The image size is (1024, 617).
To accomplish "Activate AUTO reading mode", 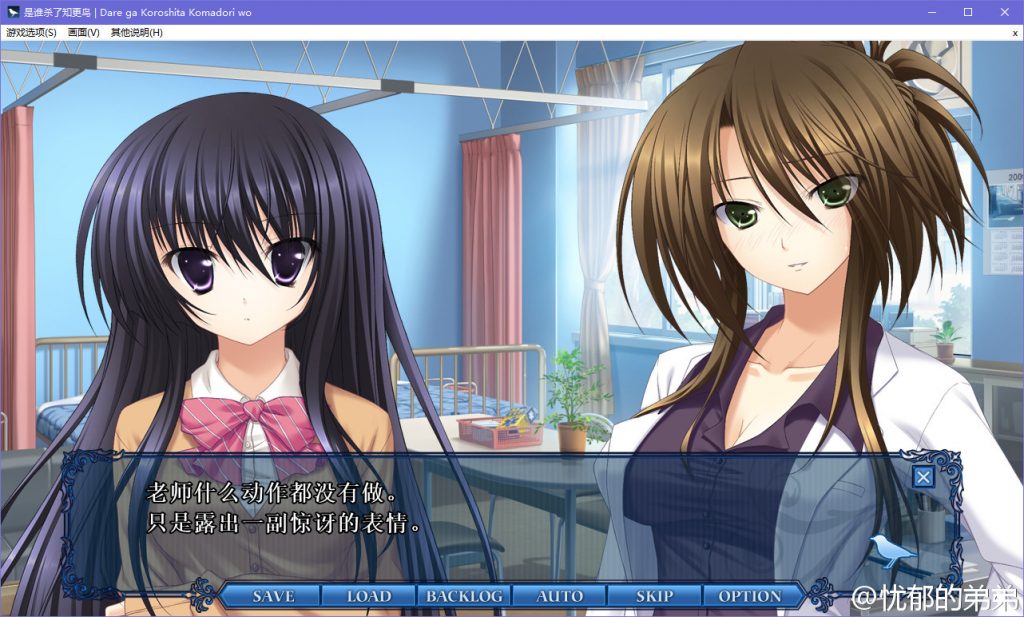I will click(560, 596).
